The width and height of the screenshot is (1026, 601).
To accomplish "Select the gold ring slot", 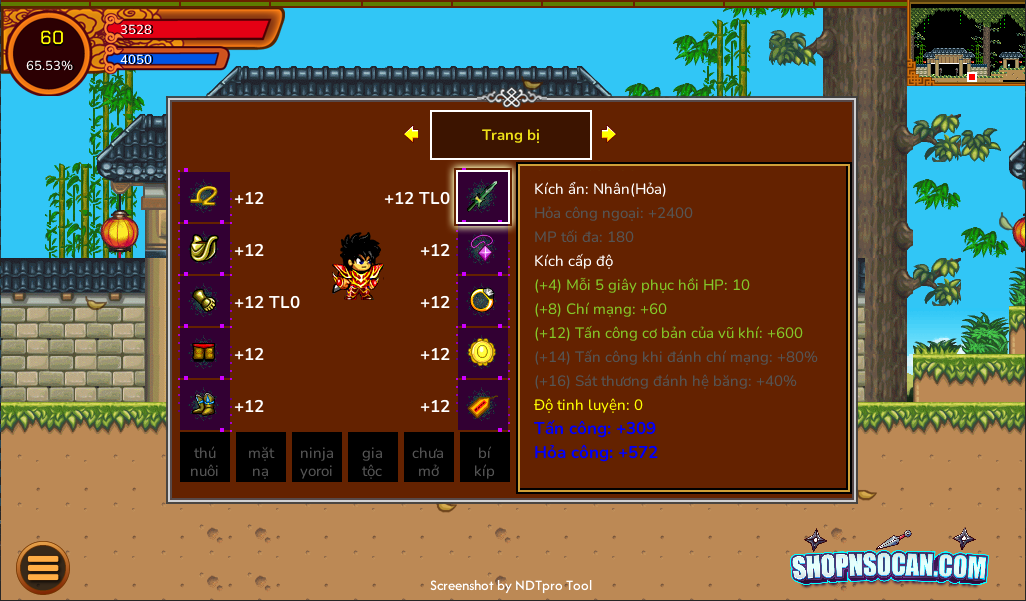I will click(483, 302).
